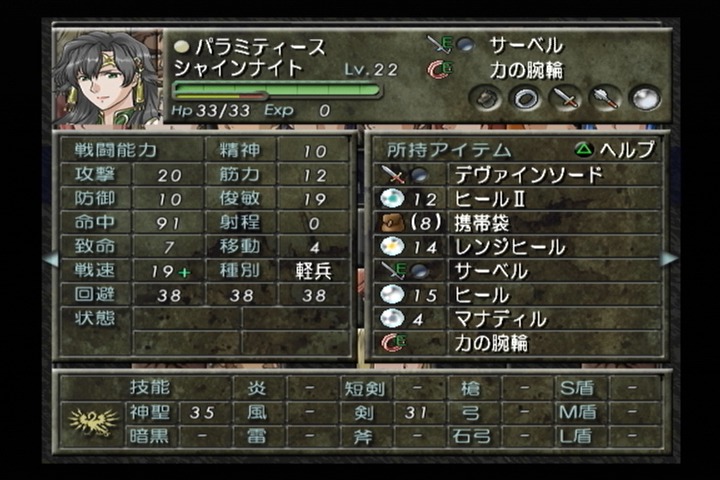Select the mace icon in the equipment row
This screenshot has width=720, height=480.
pyautogui.click(x=605, y=98)
